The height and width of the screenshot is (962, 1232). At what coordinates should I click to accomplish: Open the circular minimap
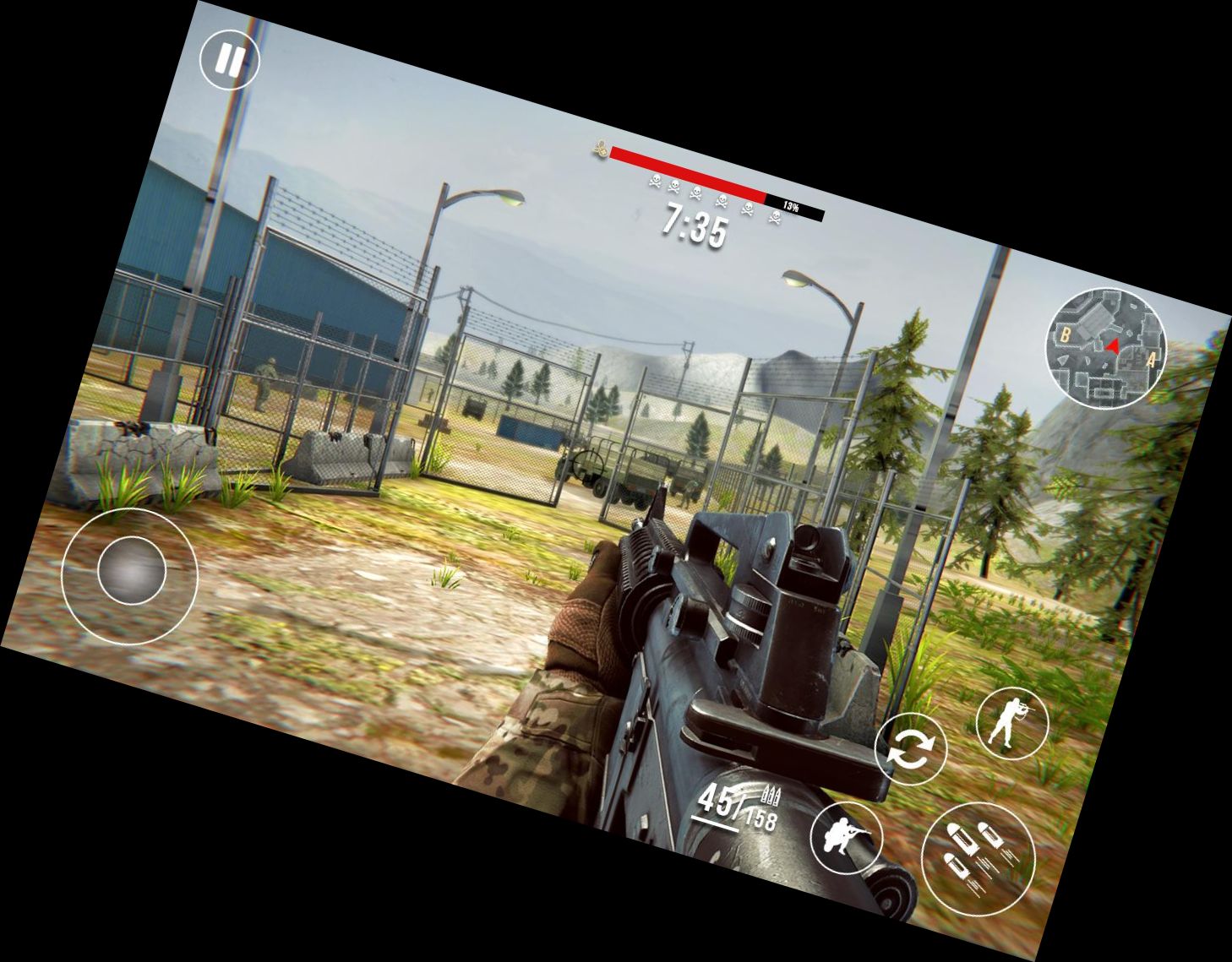[1106, 345]
